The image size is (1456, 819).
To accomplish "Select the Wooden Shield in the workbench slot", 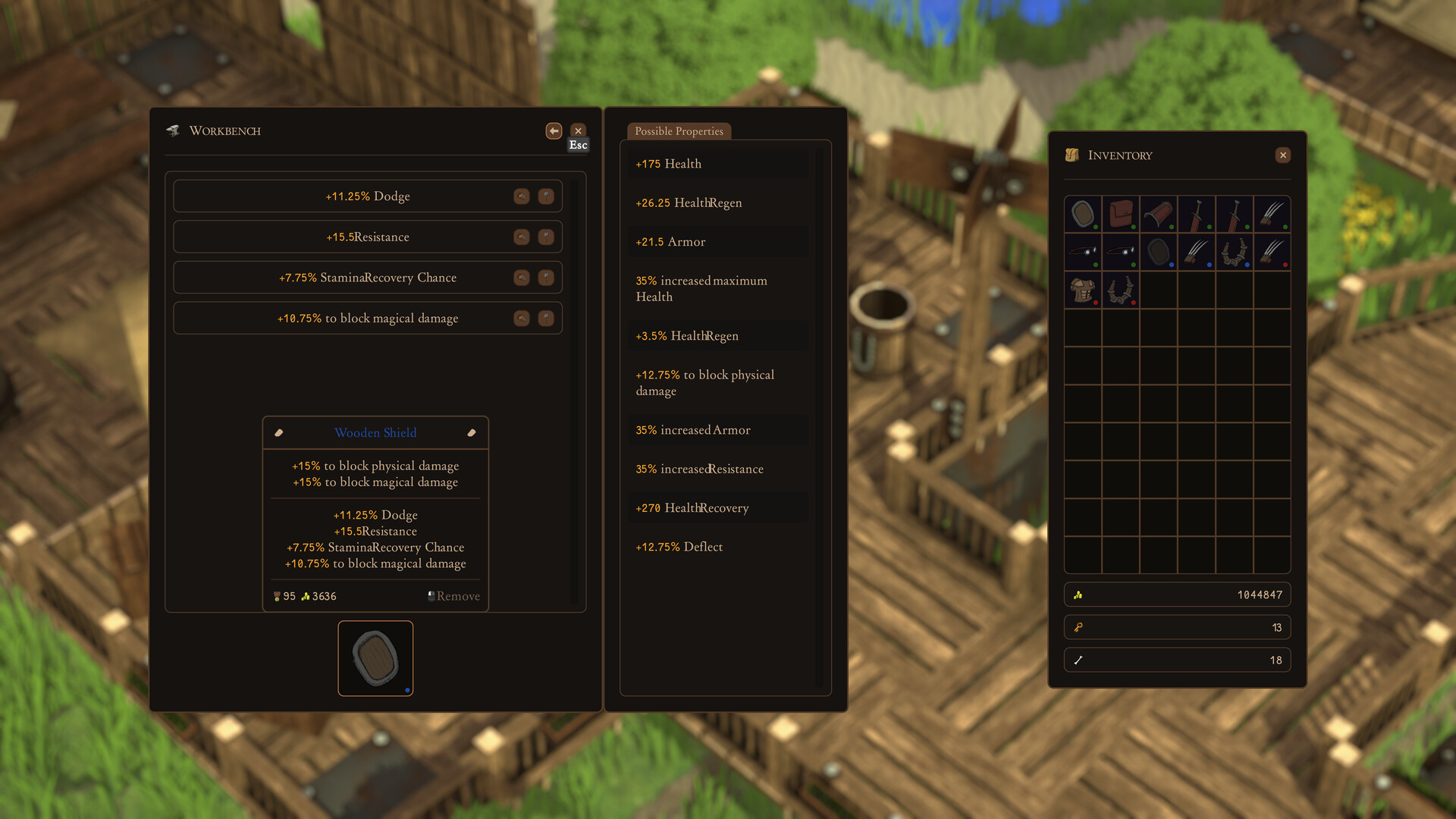I will pos(375,658).
